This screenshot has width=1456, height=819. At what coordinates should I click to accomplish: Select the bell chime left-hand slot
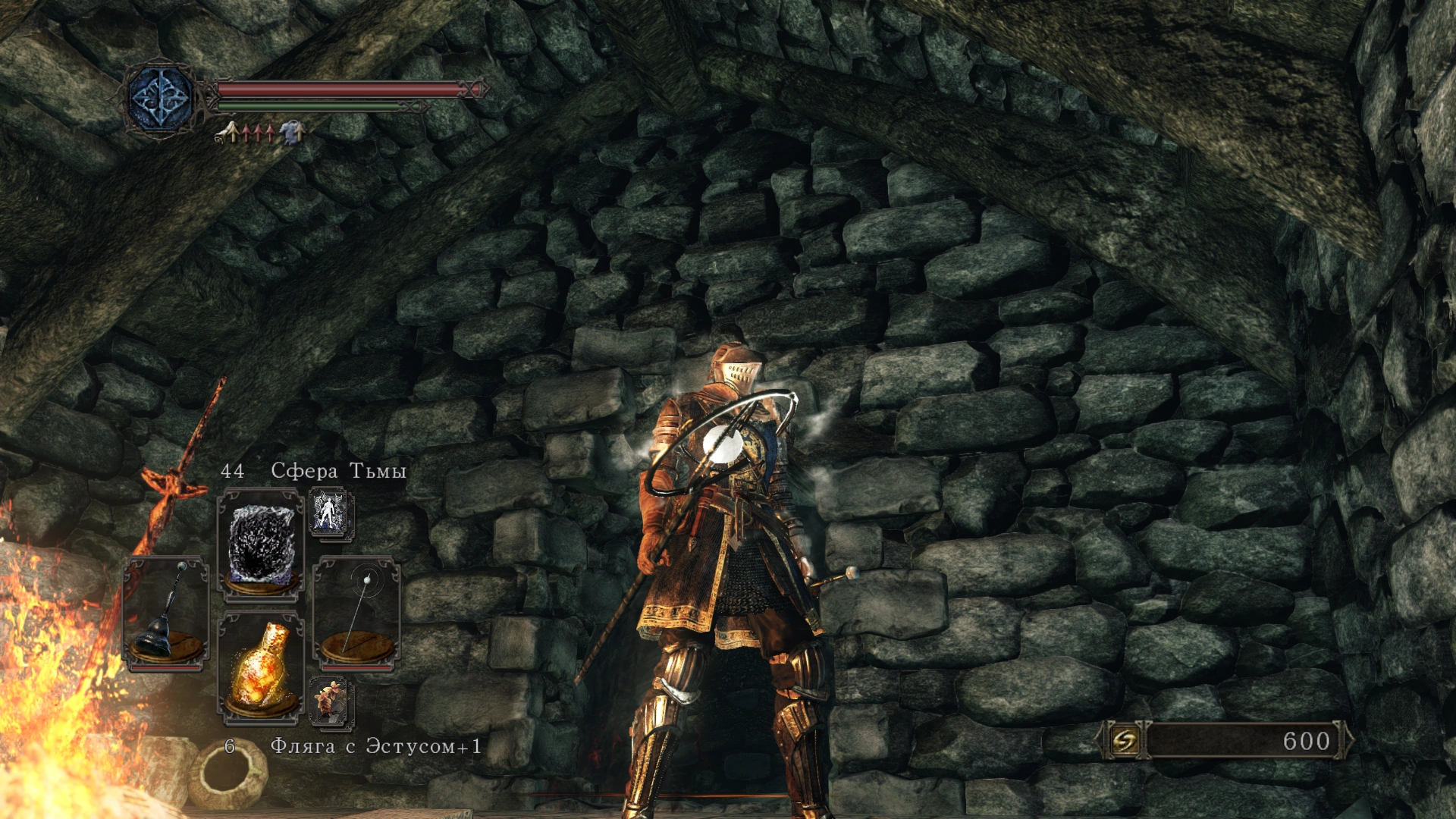click(166, 613)
